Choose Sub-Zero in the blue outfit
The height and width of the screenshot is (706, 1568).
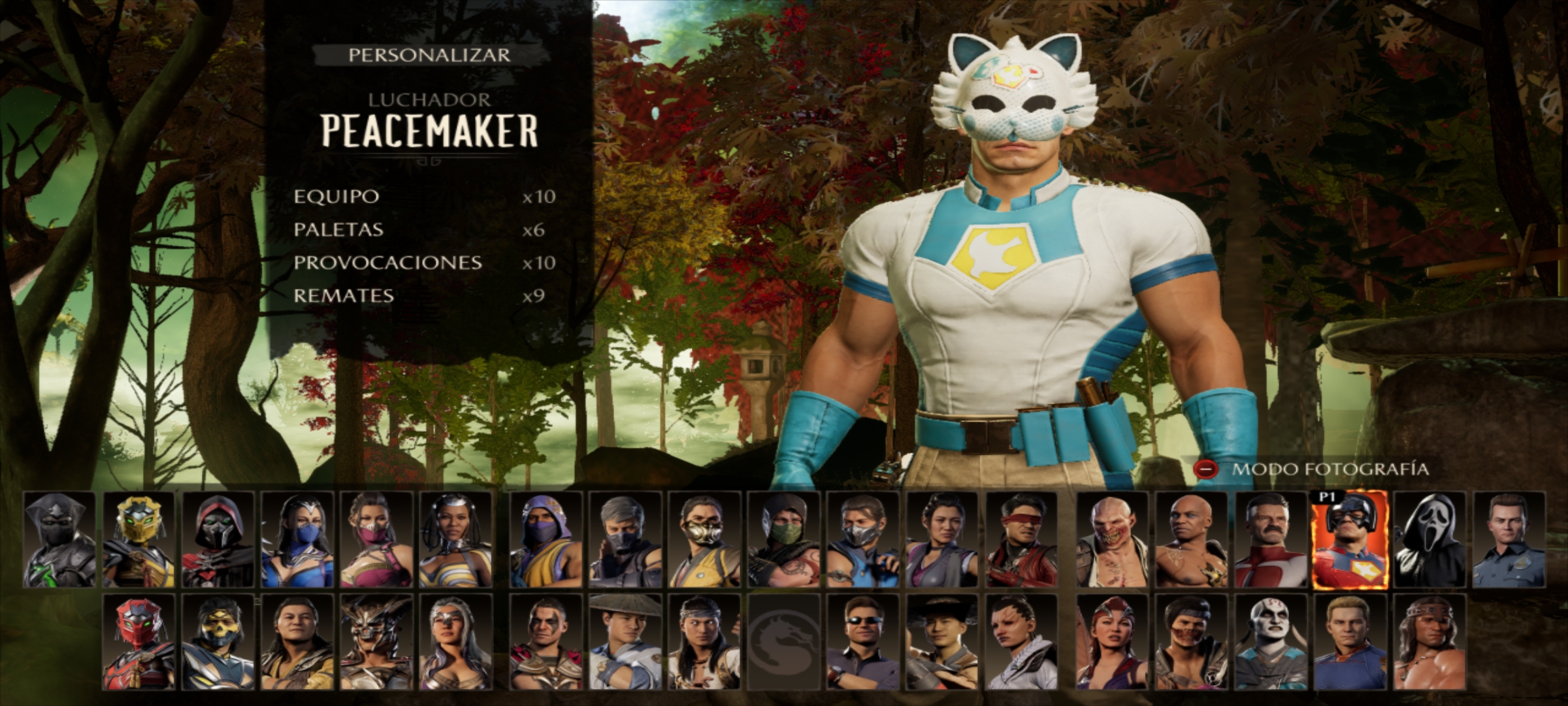point(862,540)
